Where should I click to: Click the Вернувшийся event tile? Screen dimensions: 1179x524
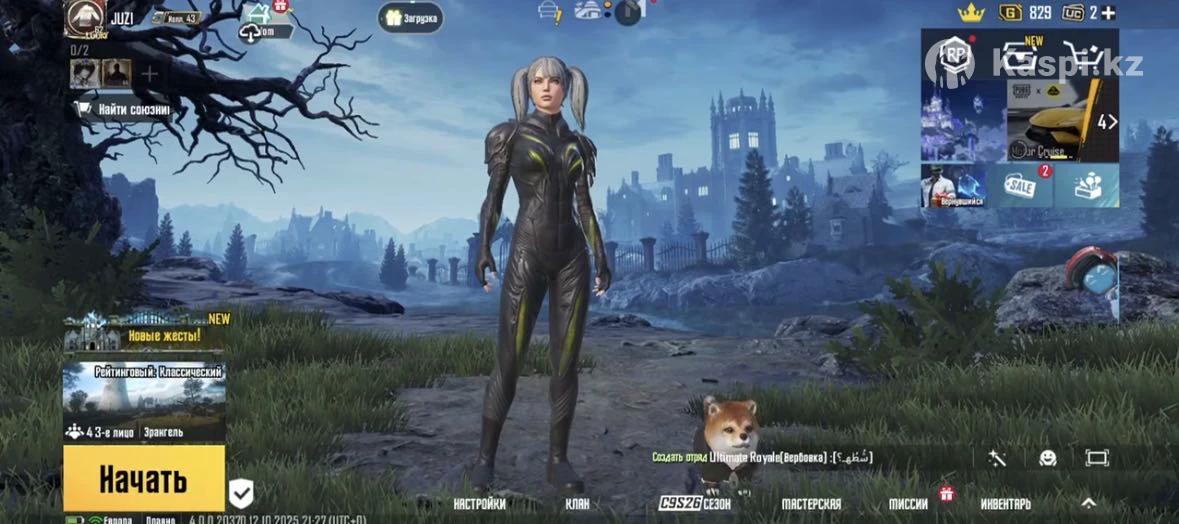click(953, 186)
